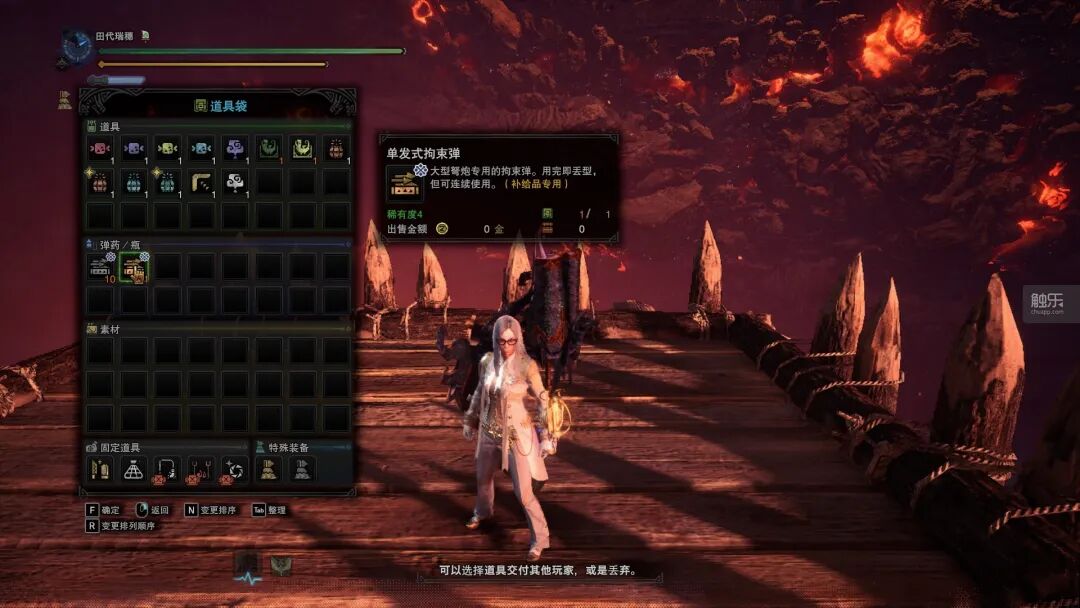This screenshot has width=1080, height=608.
Task: Pick the red pod with sparkle
Action: 100,182
